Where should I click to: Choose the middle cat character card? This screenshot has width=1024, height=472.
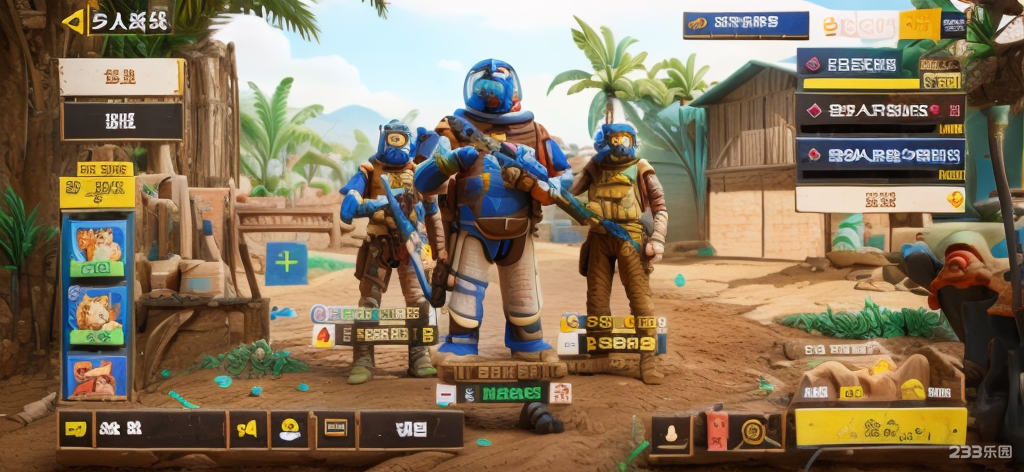click(x=97, y=313)
